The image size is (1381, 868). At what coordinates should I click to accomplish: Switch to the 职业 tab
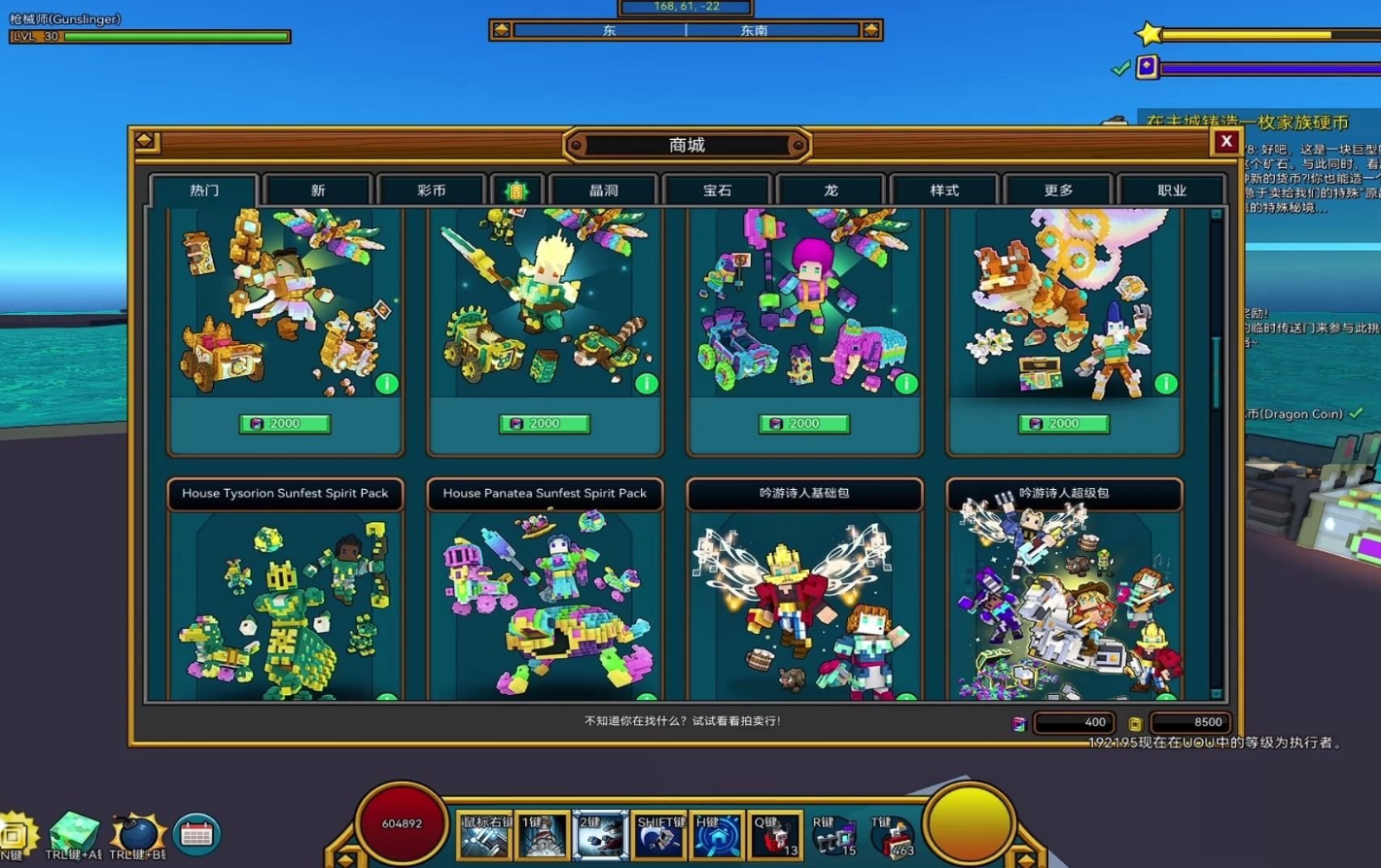pyautogui.click(x=1172, y=191)
